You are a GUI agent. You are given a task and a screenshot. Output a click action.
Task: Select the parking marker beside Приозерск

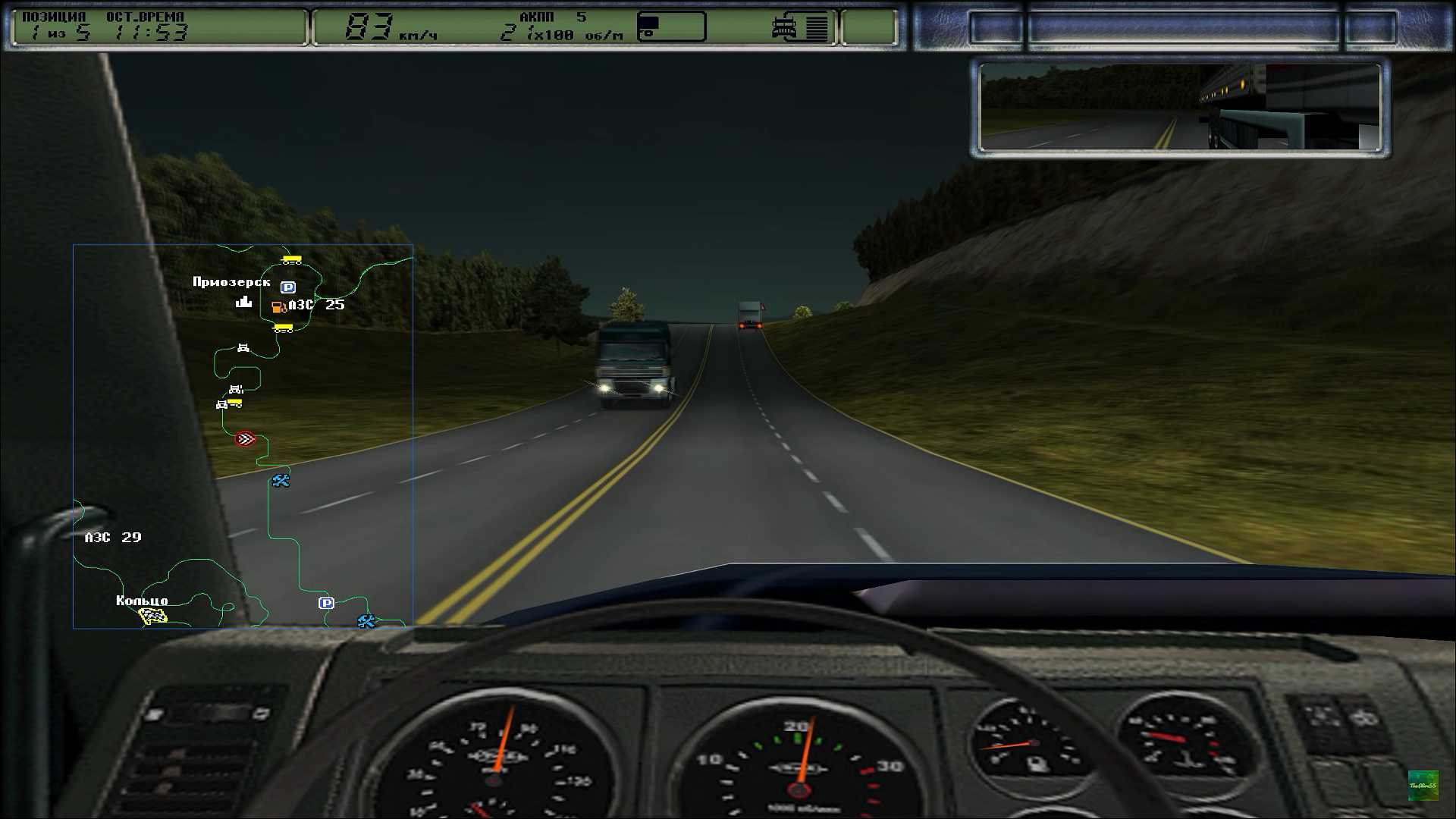click(287, 287)
